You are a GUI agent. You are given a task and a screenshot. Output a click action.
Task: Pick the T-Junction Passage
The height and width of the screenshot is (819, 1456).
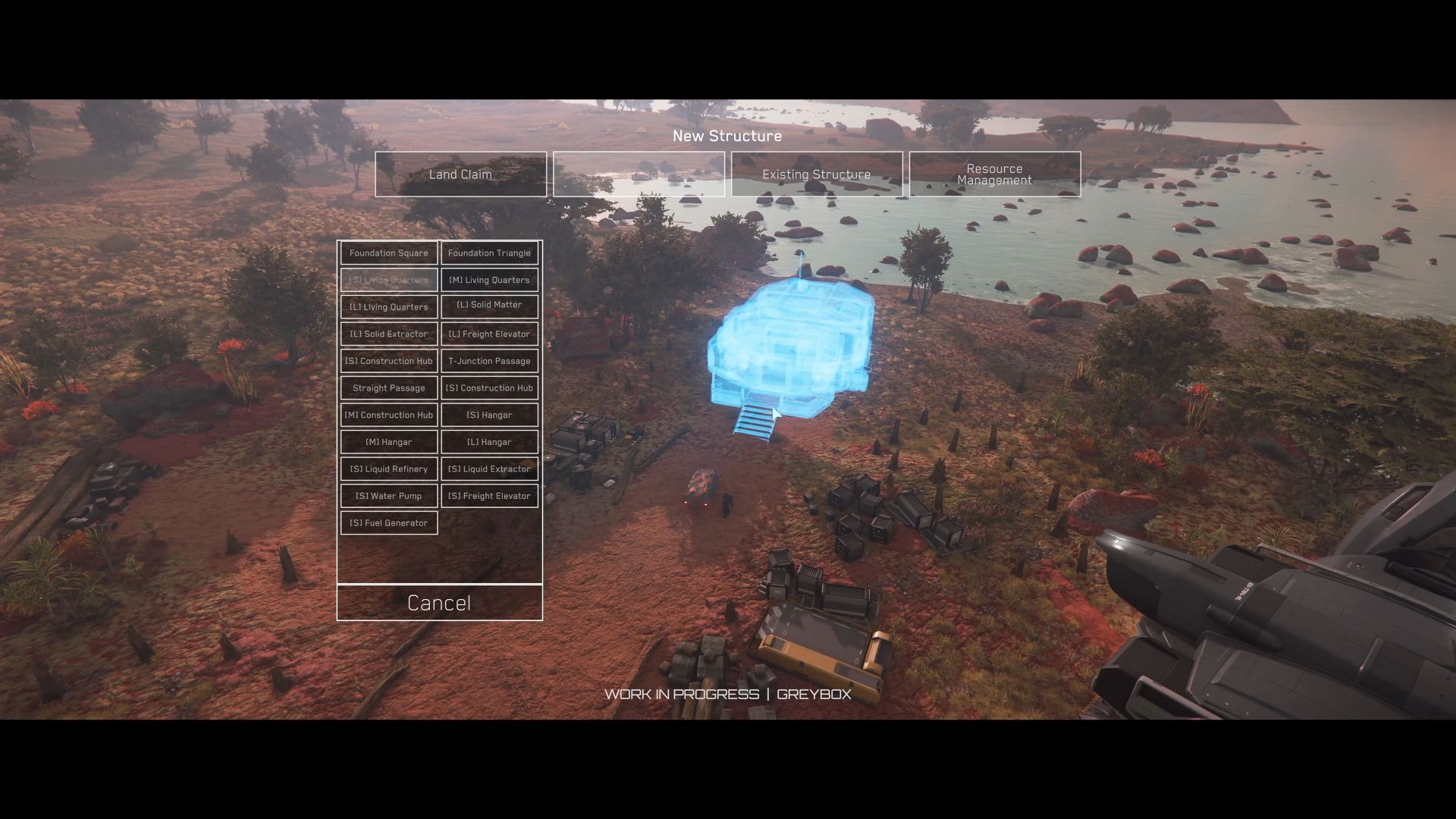[489, 361]
